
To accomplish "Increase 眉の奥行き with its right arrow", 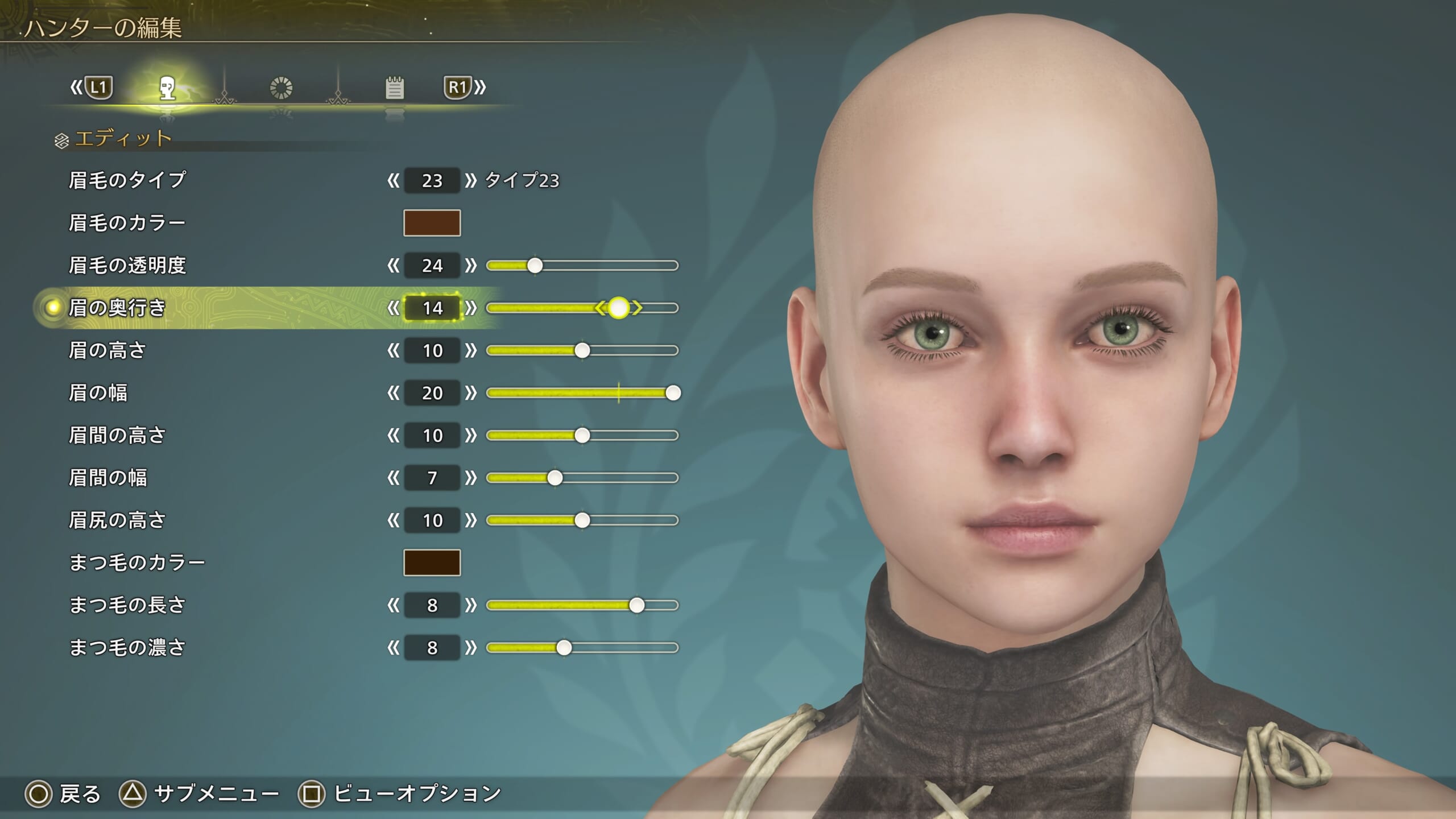I will point(470,308).
